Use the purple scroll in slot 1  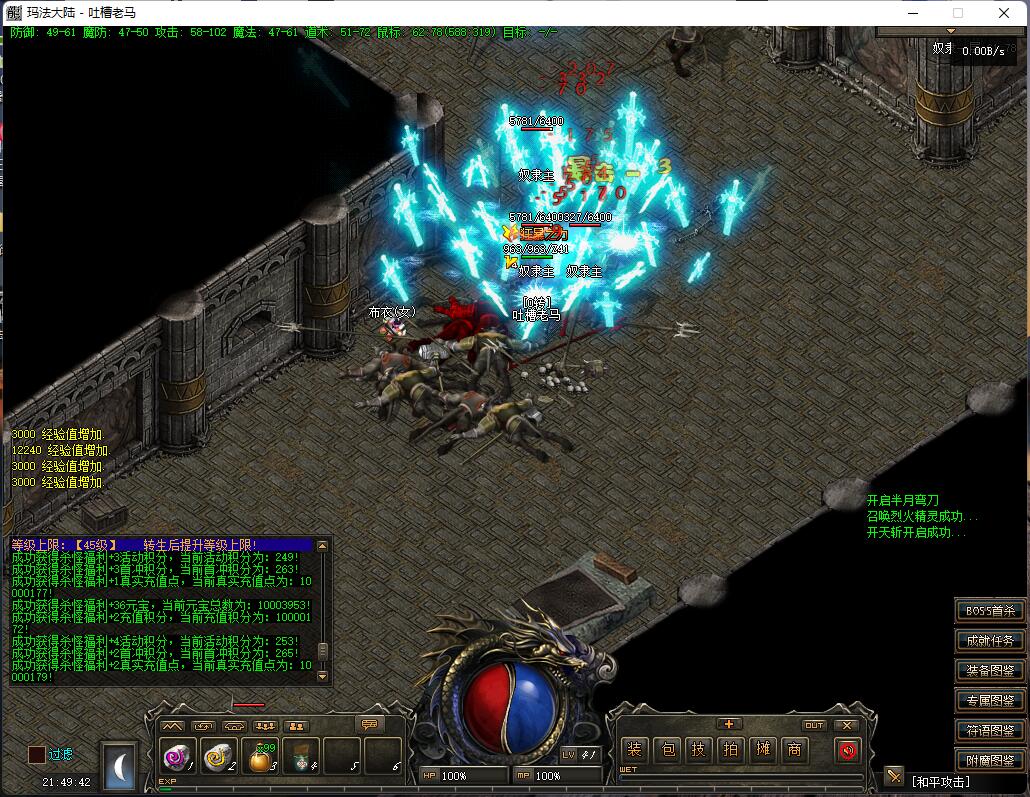tap(177, 759)
